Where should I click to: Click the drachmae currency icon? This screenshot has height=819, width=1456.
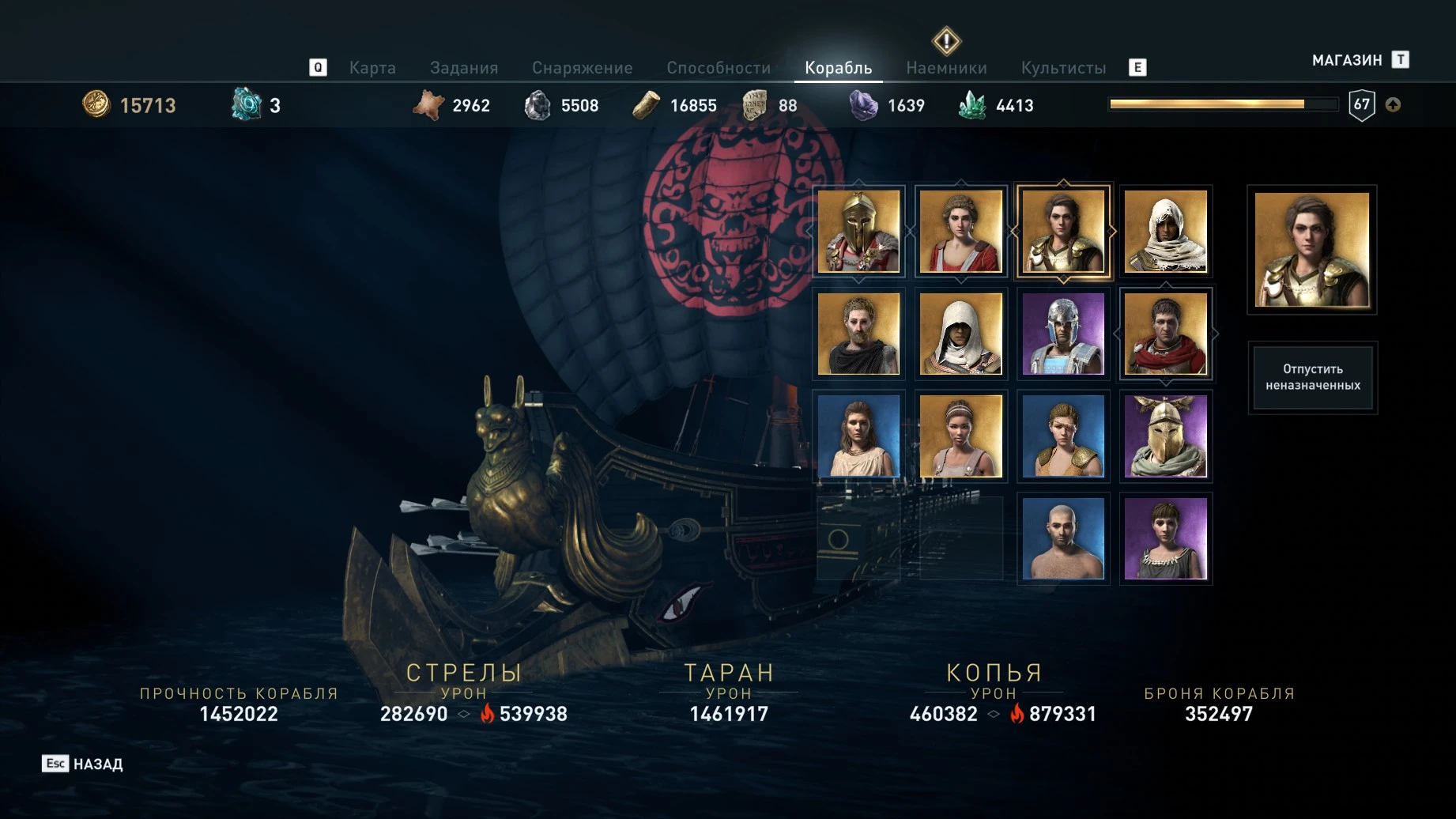(x=96, y=104)
